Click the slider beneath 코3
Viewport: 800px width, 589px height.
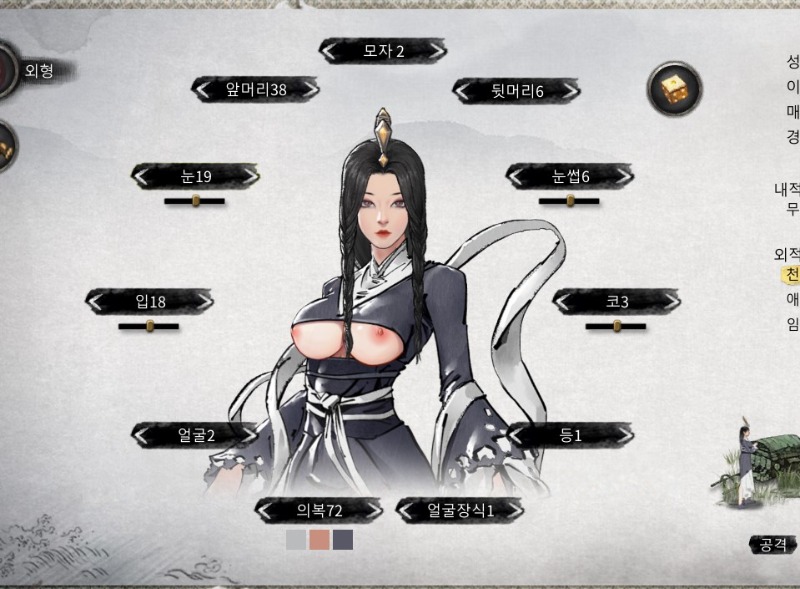pyautogui.click(x=616, y=326)
